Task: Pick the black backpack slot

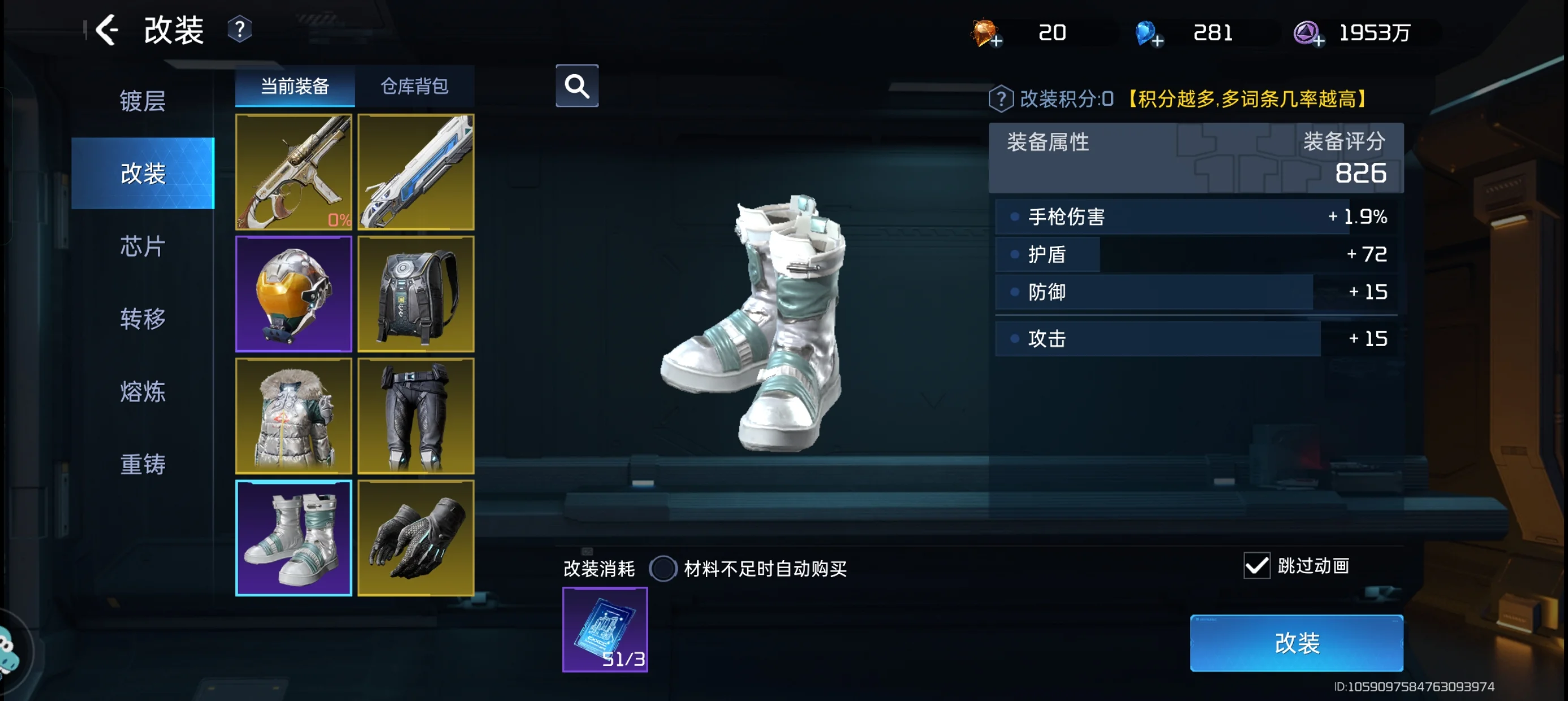Action: point(416,294)
